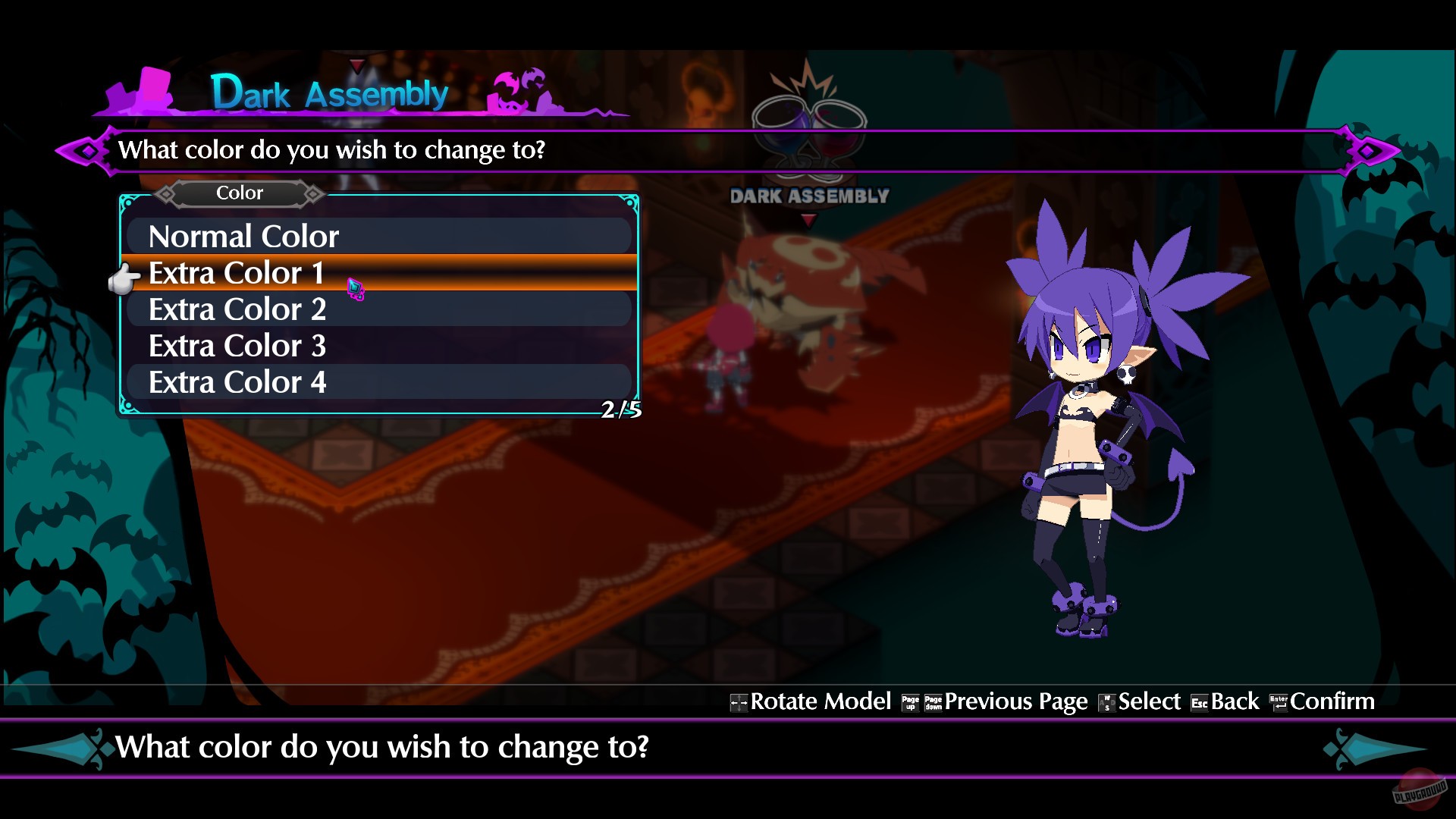The height and width of the screenshot is (819, 1456).
Task: Click the Esc Back key icon
Action: (x=1200, y=702)
